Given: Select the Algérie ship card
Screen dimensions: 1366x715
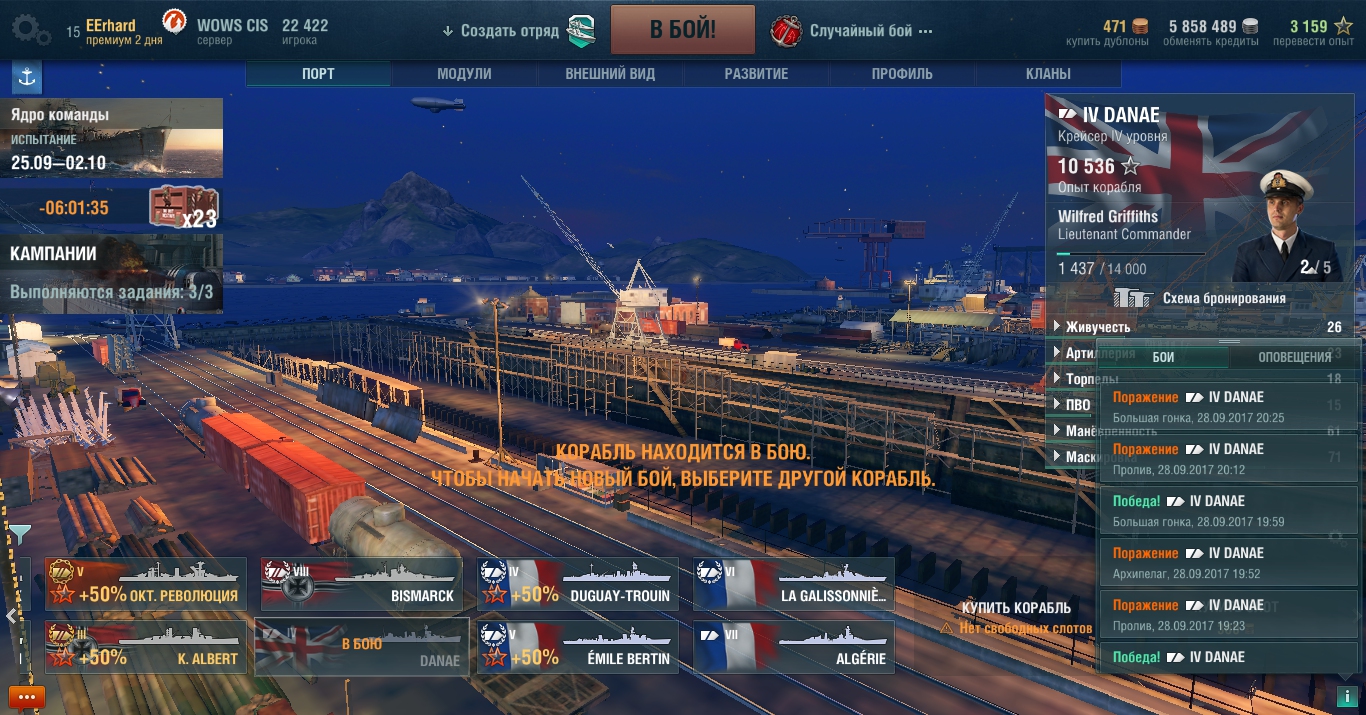Looking at the screenshot, I should coord(793,646).
